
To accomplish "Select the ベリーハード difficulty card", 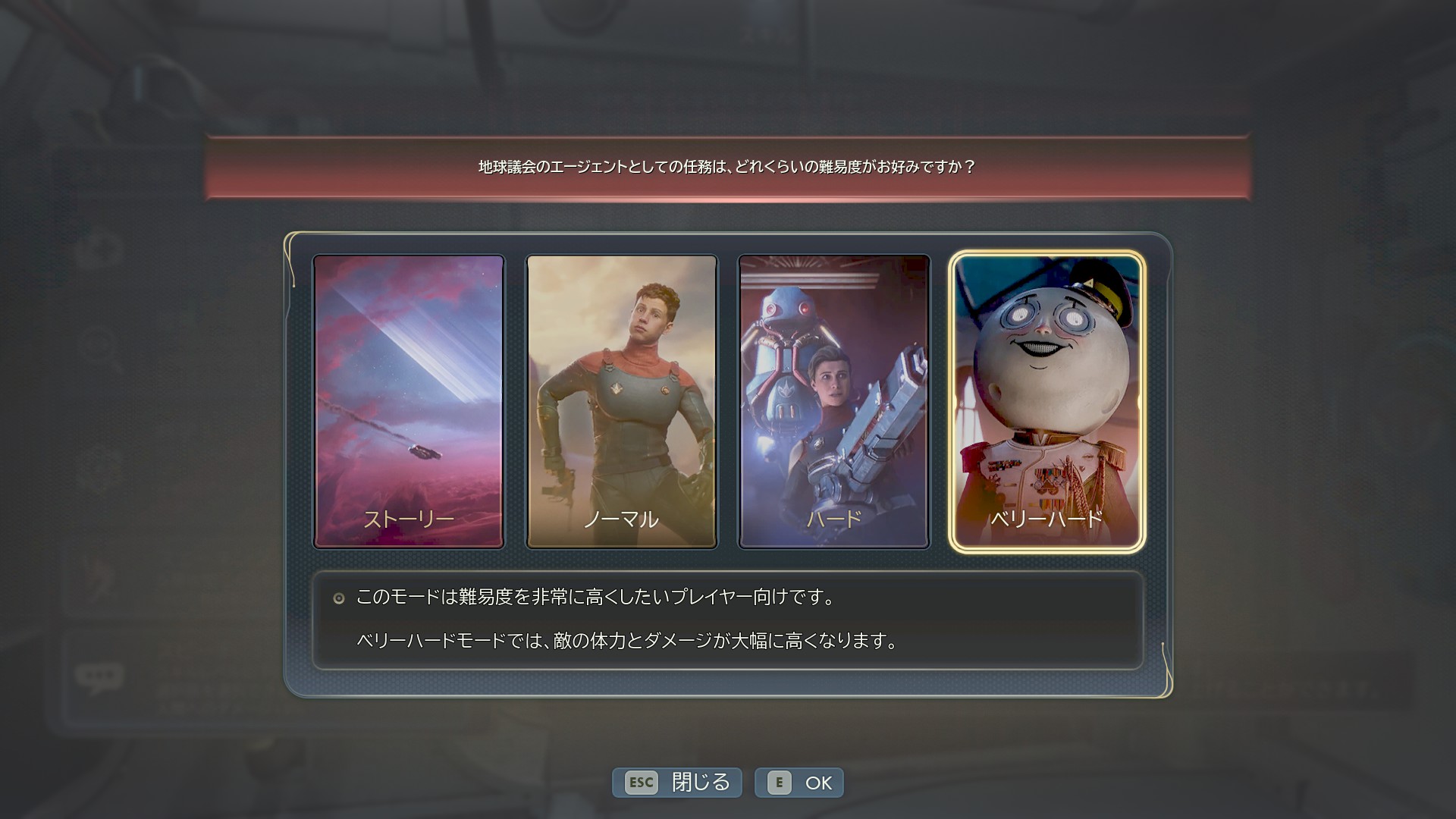I will pyautogui.click(x=1046, y=401).
